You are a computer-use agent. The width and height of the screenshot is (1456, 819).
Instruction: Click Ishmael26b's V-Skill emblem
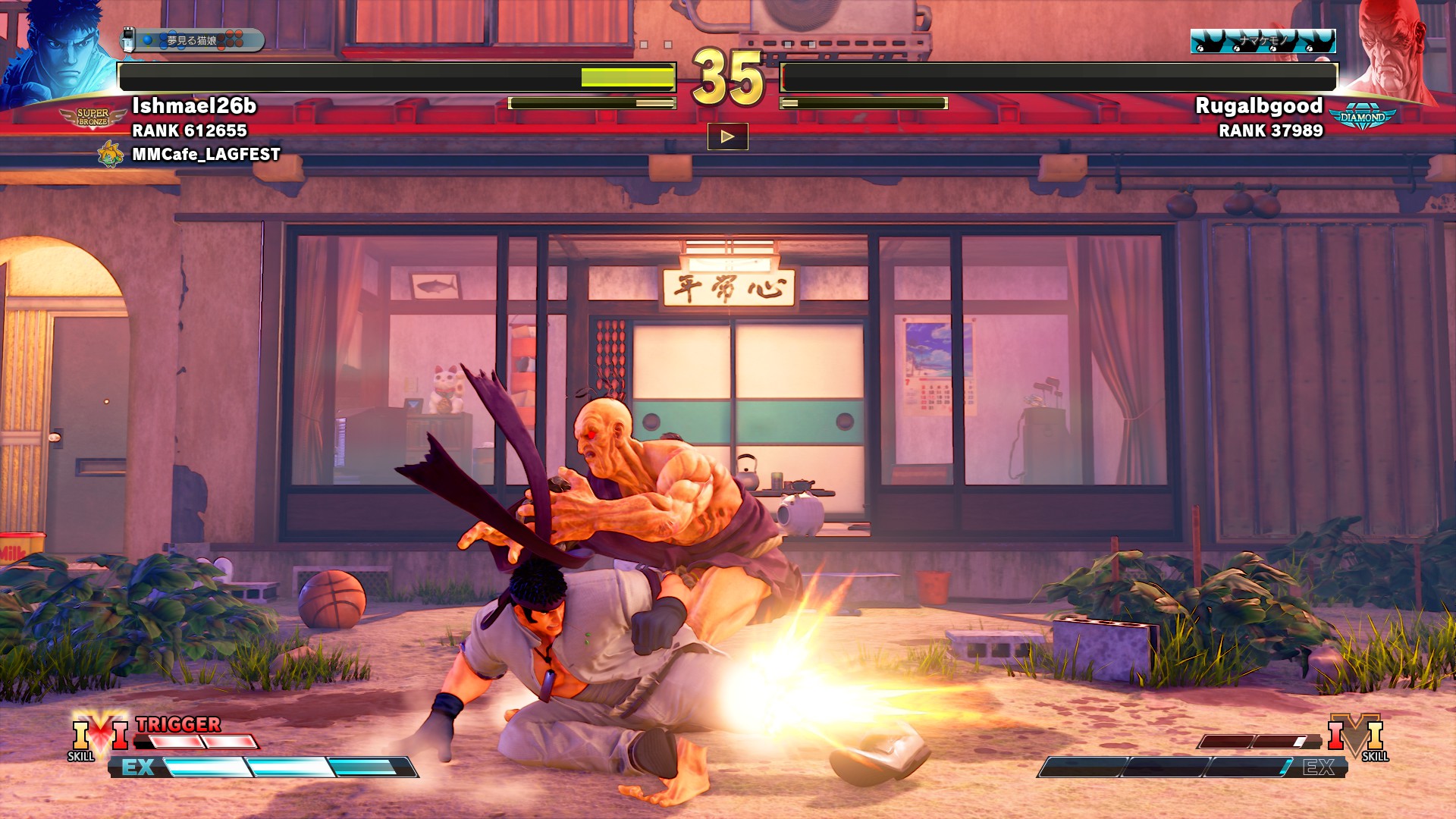[99, 734]
